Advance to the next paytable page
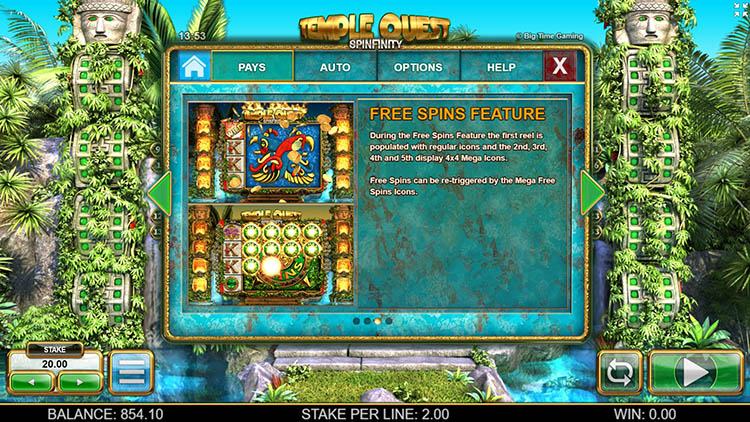This screenshot has height=422, width=750. click(592, 193)
